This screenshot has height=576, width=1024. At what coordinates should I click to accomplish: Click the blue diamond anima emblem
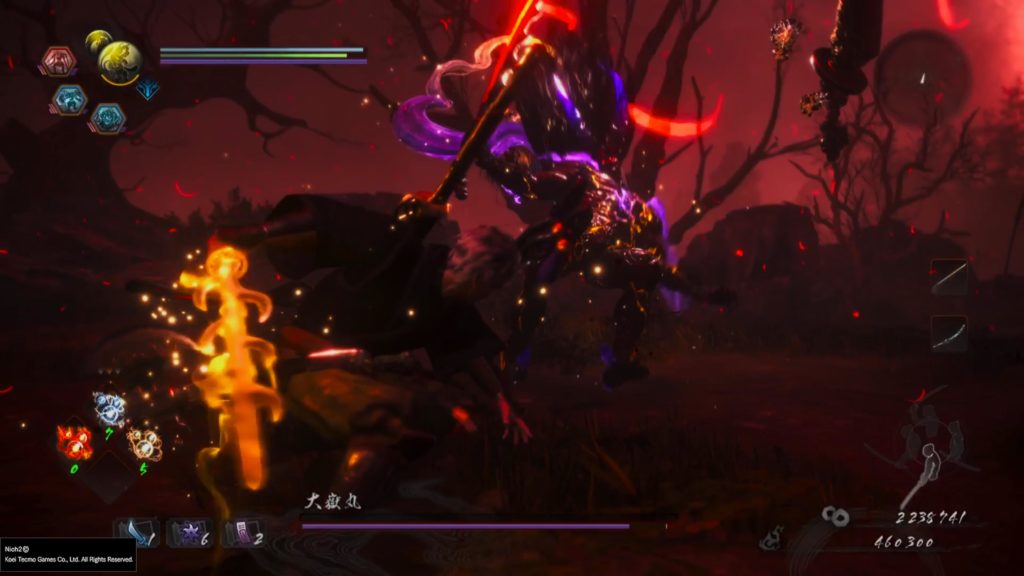[x=147, y=88]
